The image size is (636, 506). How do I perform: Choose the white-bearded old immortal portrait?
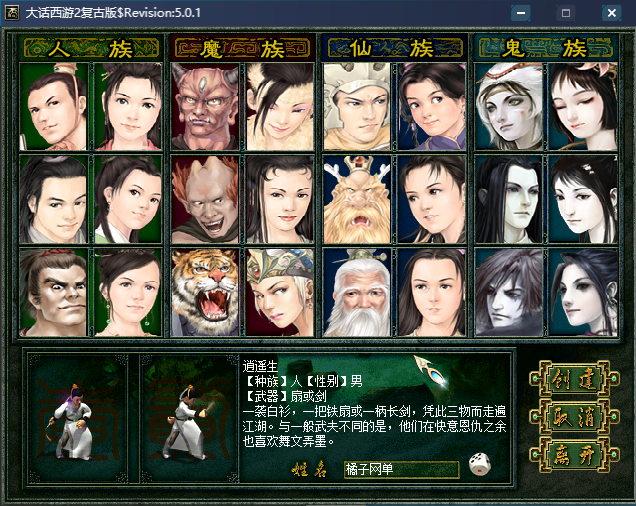click(x=357, y=292)
